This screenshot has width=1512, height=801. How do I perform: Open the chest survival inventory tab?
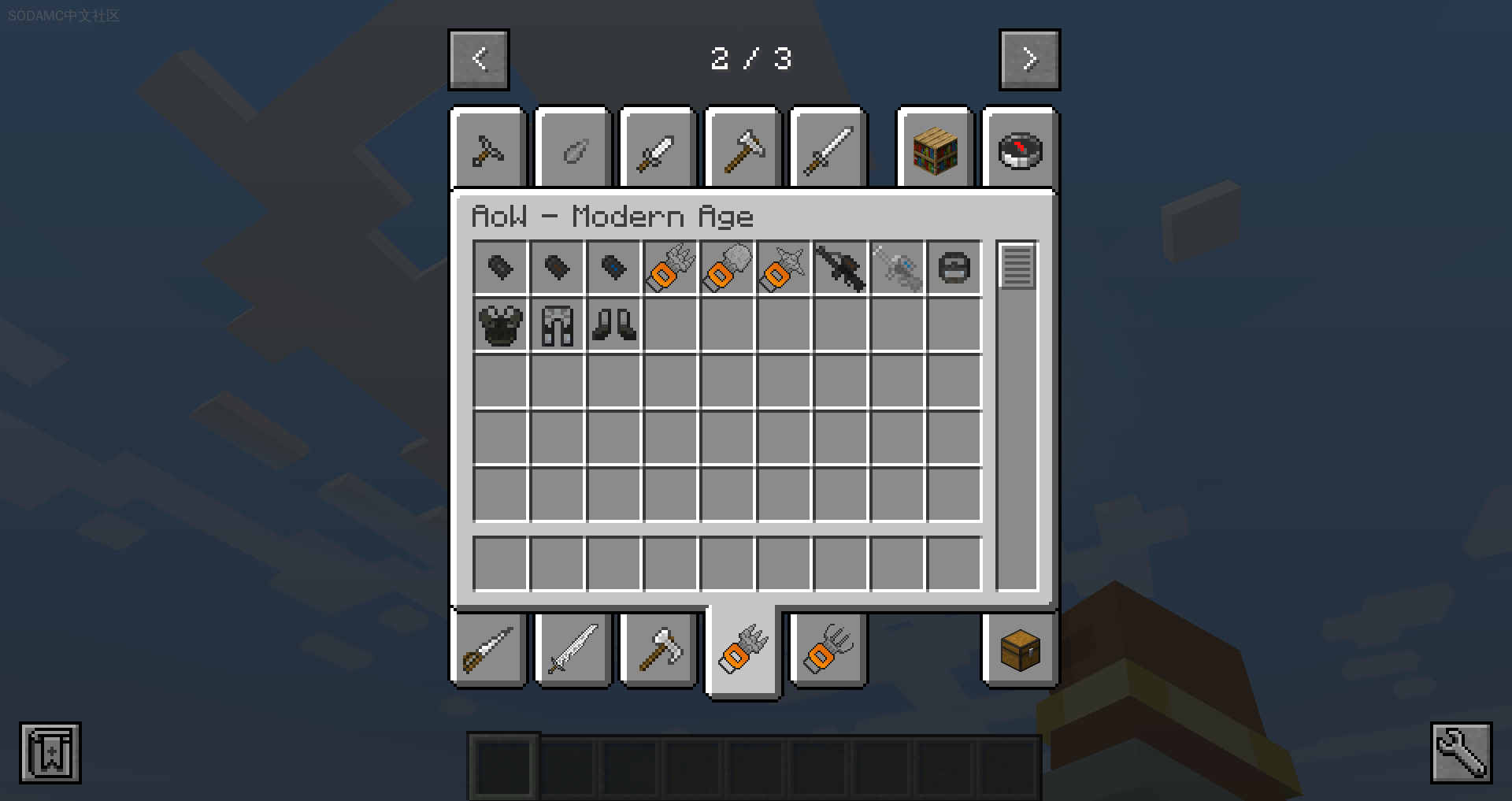tap(1020, 651)
